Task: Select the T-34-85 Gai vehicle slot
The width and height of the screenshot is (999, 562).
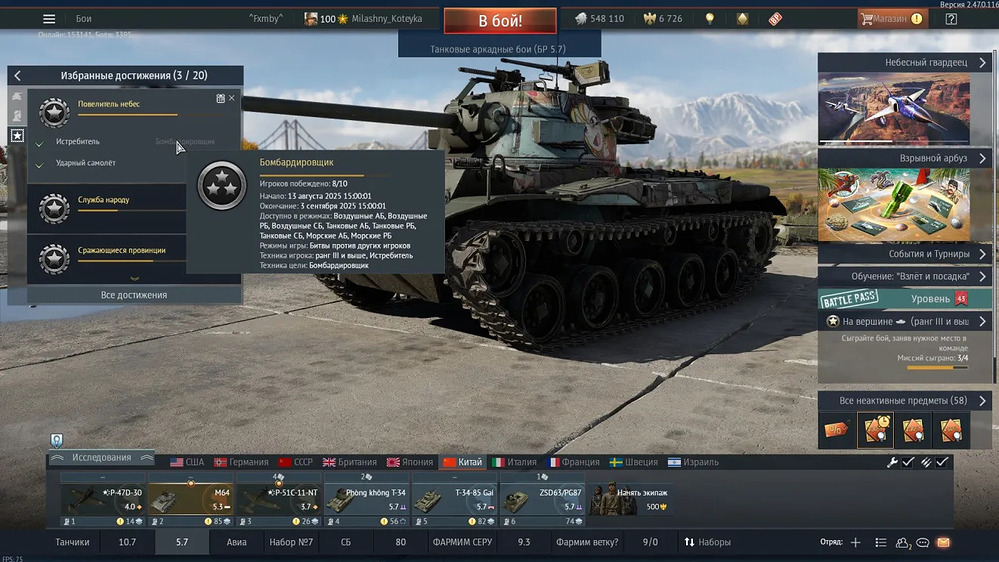Action: tap(455, 501)
